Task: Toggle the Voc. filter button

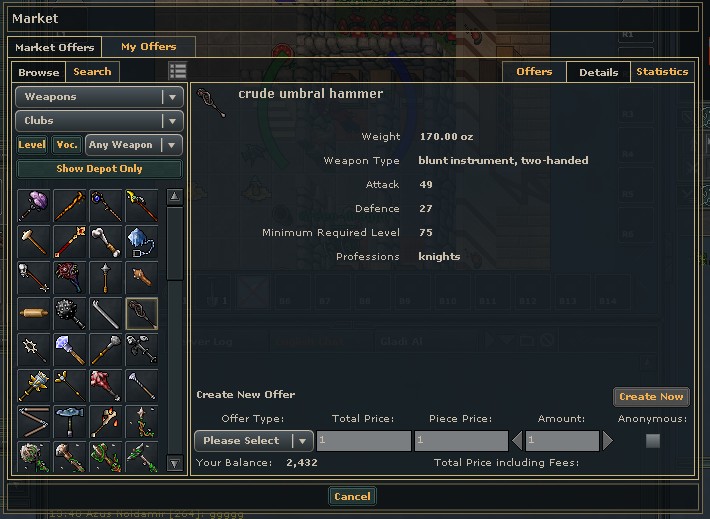Action: pos(66,145)
